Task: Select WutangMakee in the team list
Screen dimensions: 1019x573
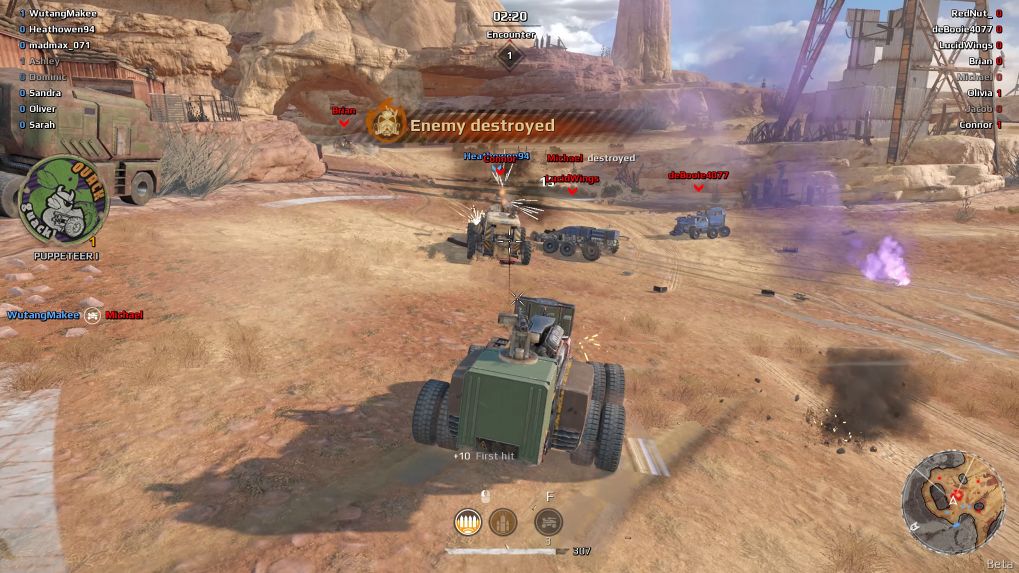Action: tap(62, 13)
